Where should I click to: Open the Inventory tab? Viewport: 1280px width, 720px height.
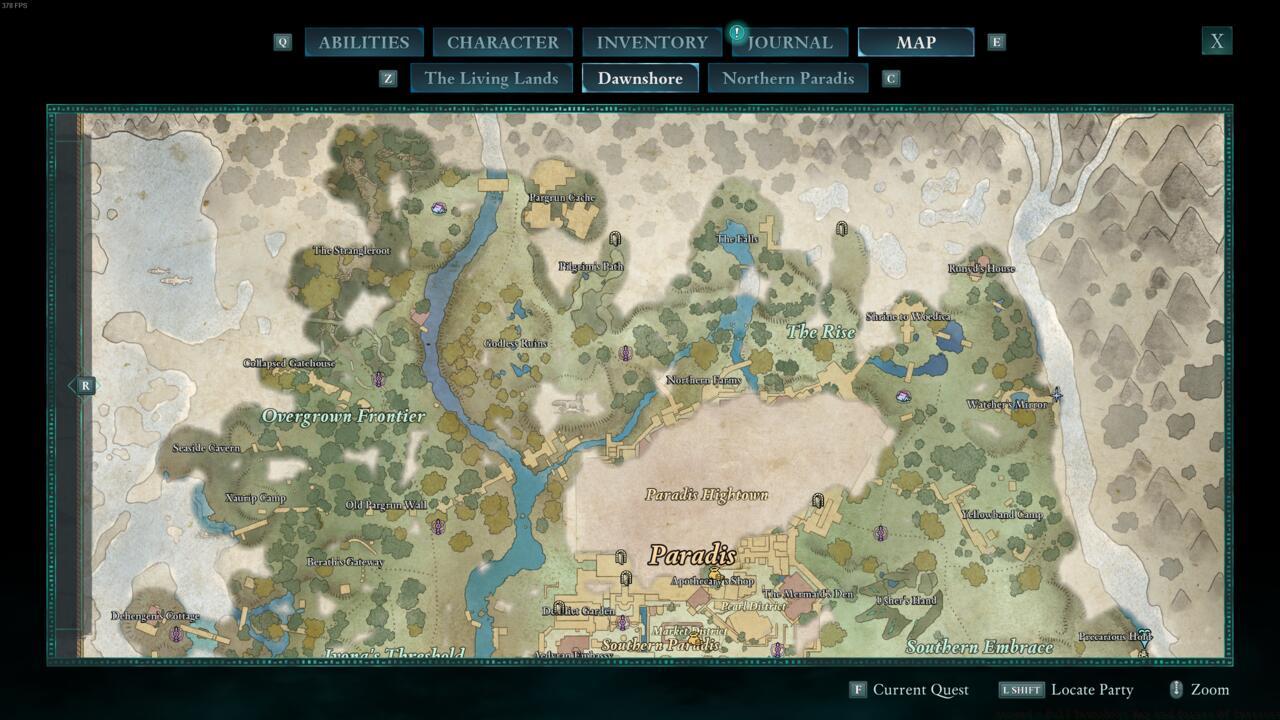click(x=650, y=42)
